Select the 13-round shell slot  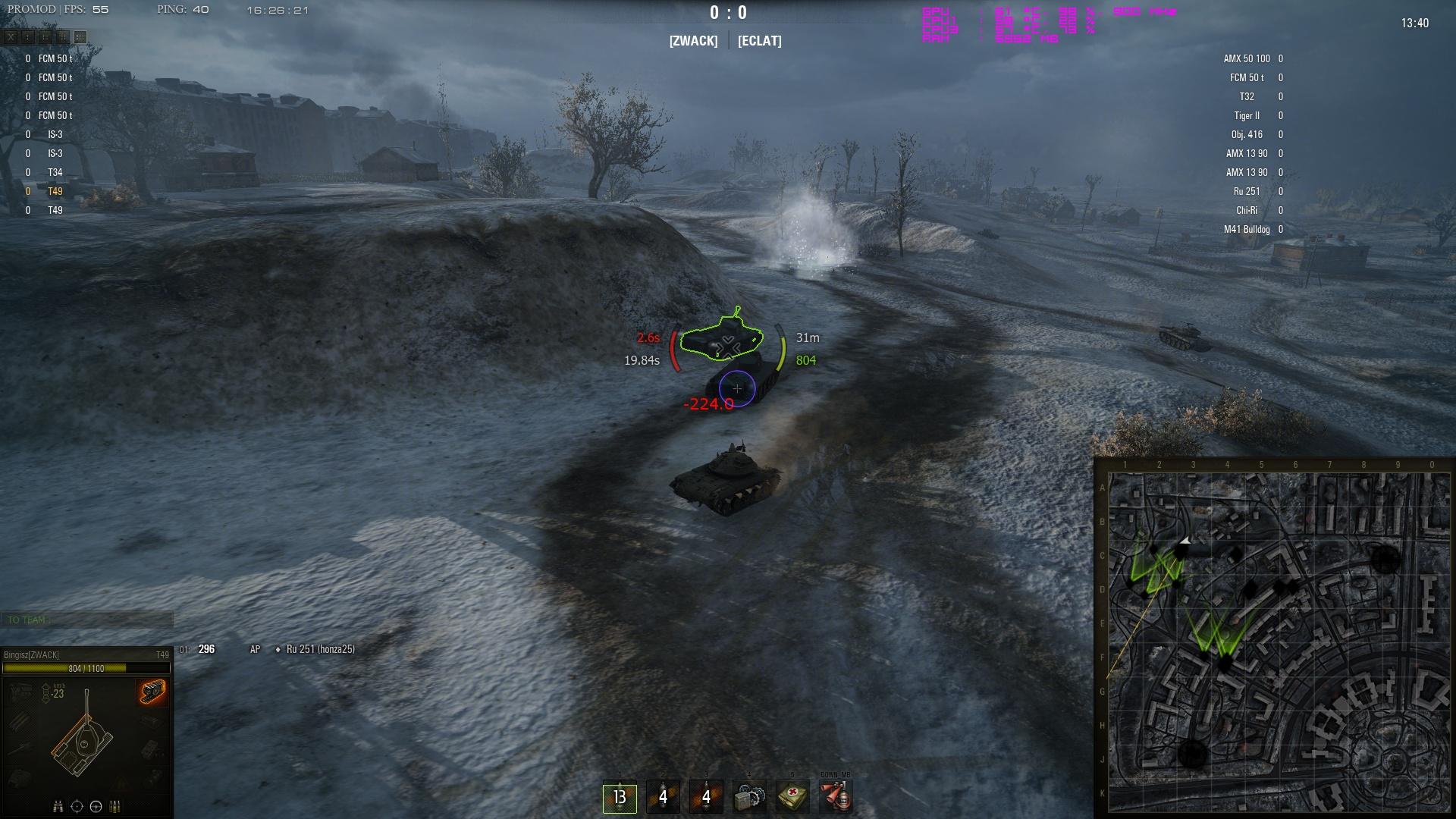[x=620, y=797]
